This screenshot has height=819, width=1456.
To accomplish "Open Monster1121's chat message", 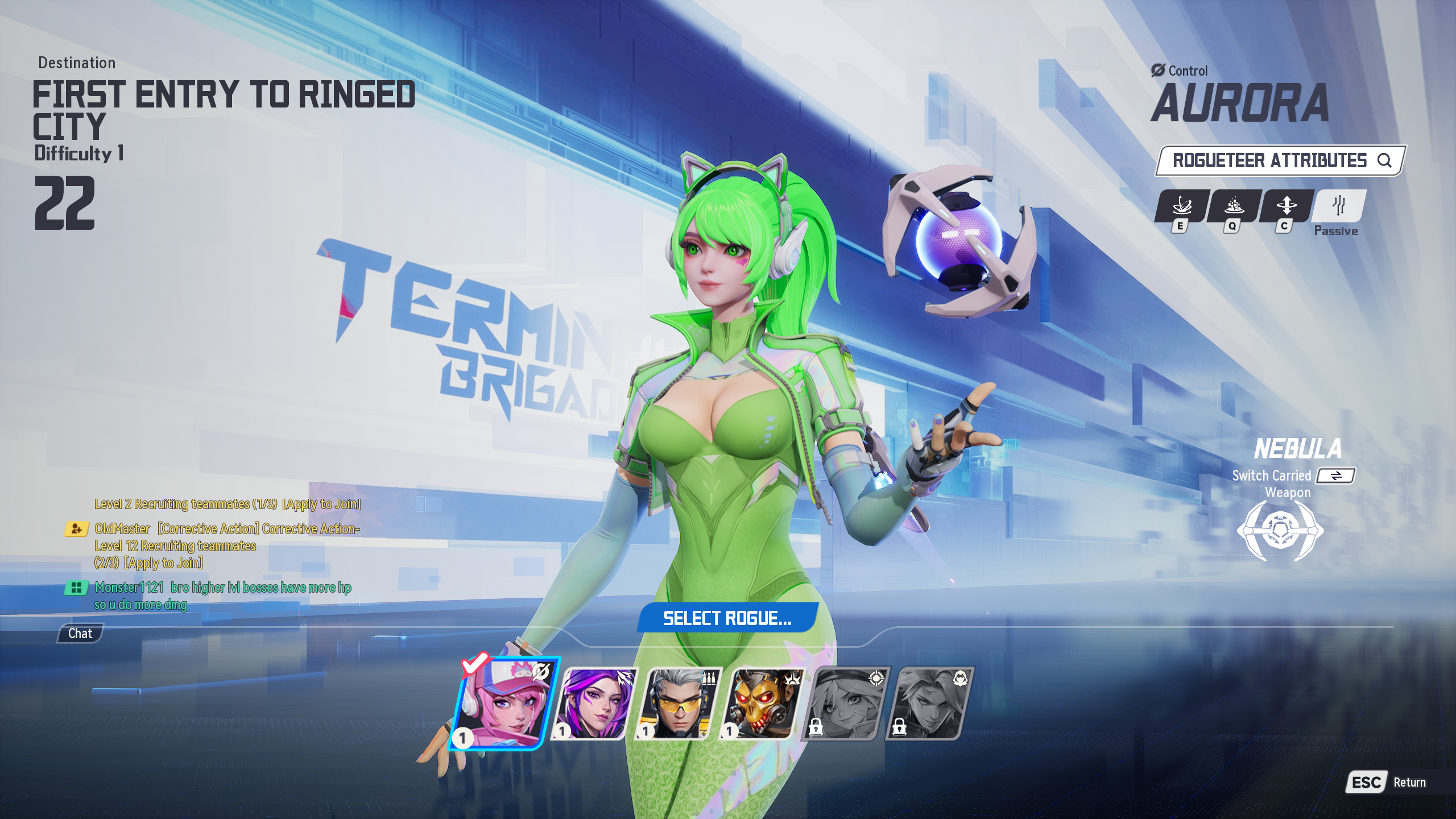I will pos(222,595).
